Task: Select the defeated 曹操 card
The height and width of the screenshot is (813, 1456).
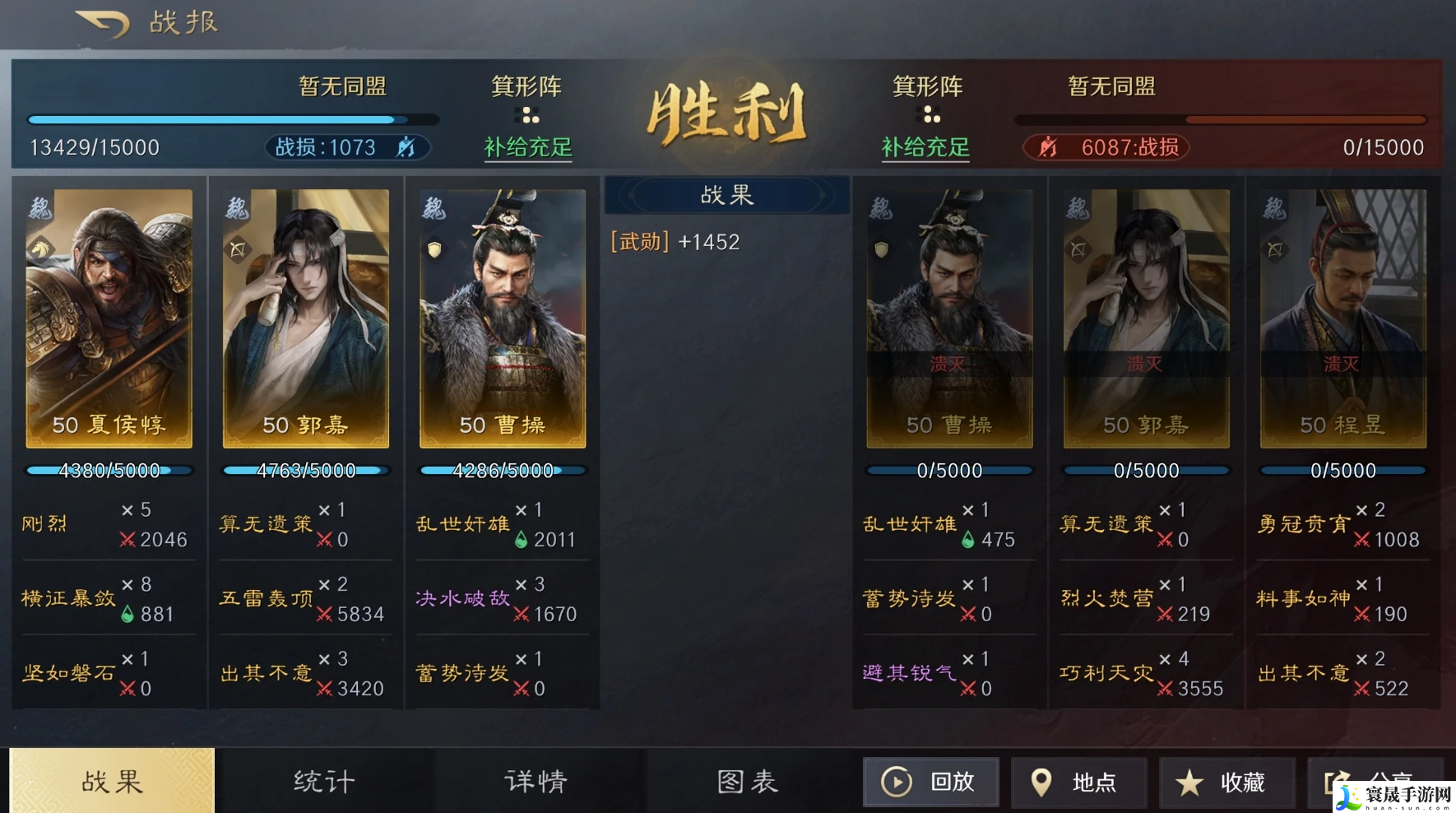Action: pos(949,318)
